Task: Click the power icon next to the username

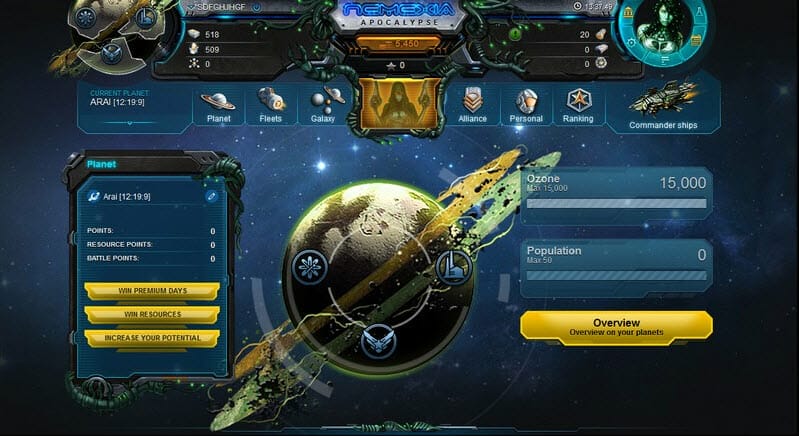Action: pyautogui.click(x=257, y=7)
